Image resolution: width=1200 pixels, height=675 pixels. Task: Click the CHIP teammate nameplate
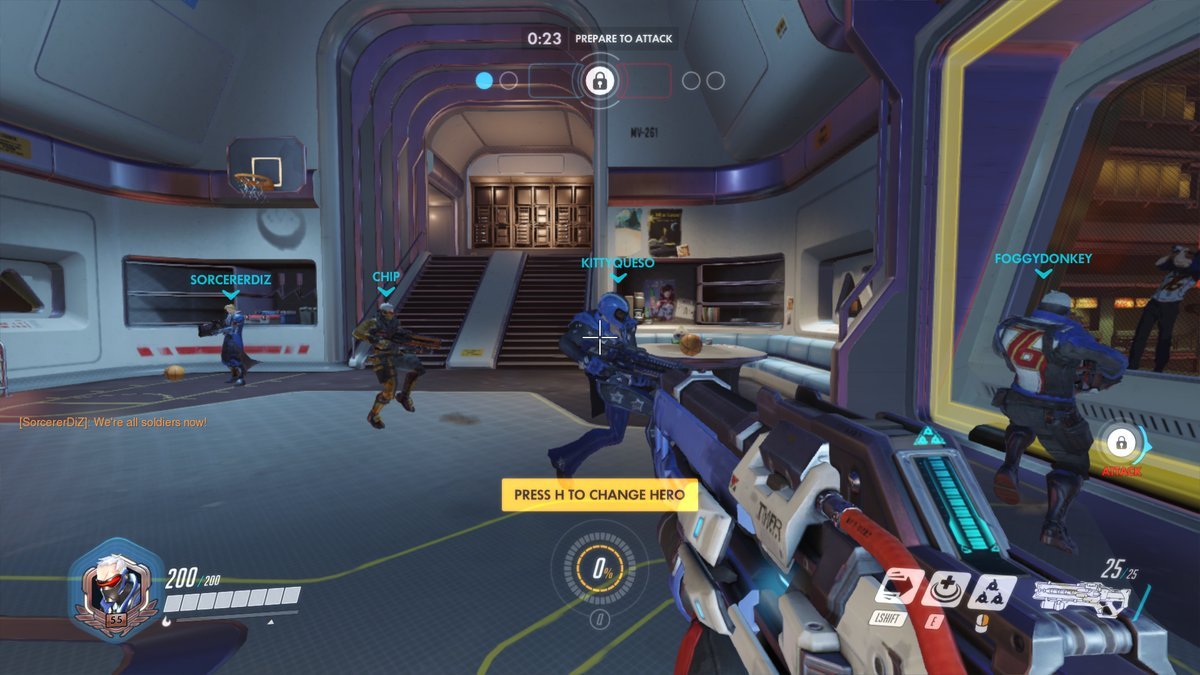click(386, 276)
